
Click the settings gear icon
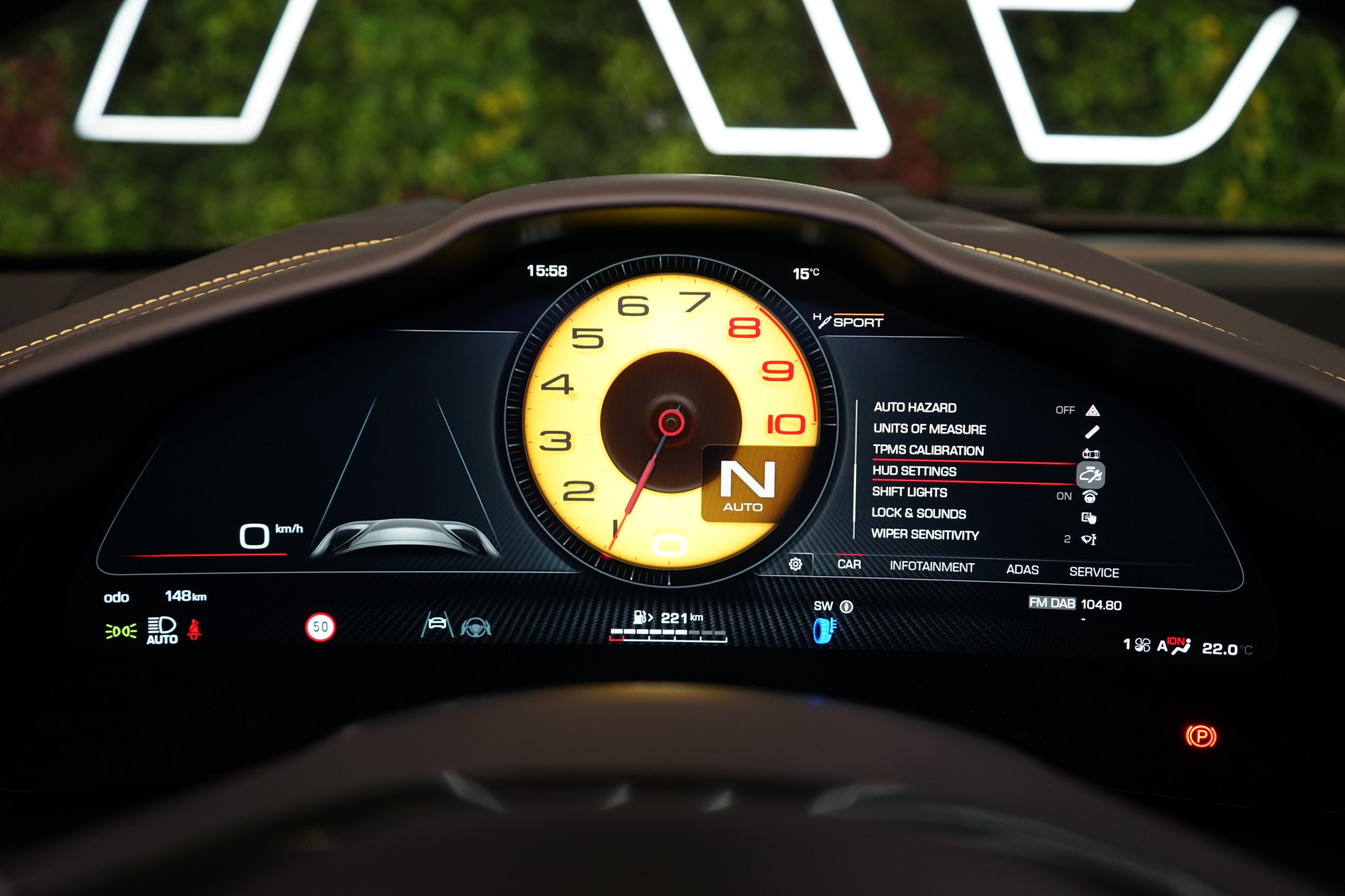pos(796,564)
